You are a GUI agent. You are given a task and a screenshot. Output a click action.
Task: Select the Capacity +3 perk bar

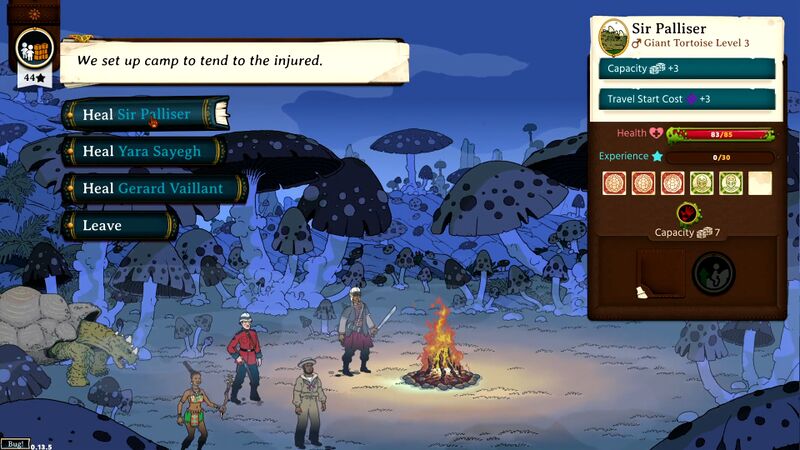point(686,68)
